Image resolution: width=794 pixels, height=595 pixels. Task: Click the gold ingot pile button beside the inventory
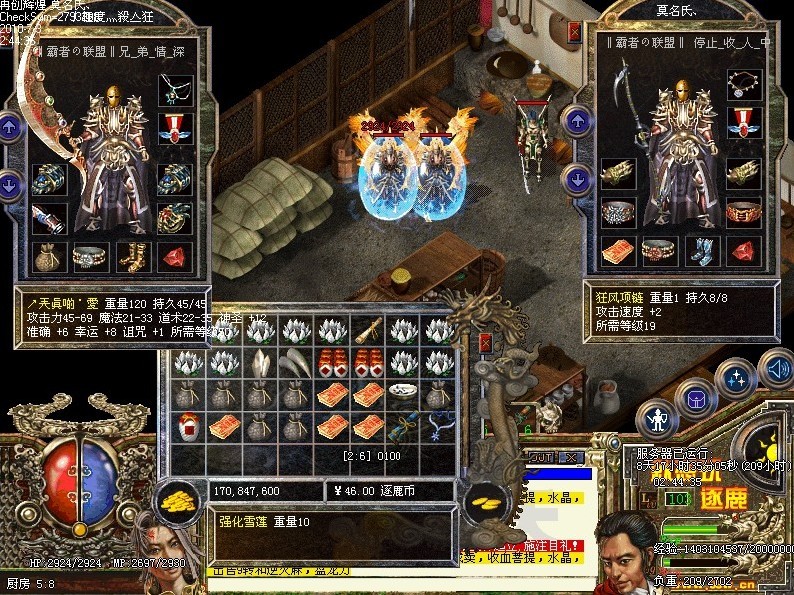tap(177, 498)
